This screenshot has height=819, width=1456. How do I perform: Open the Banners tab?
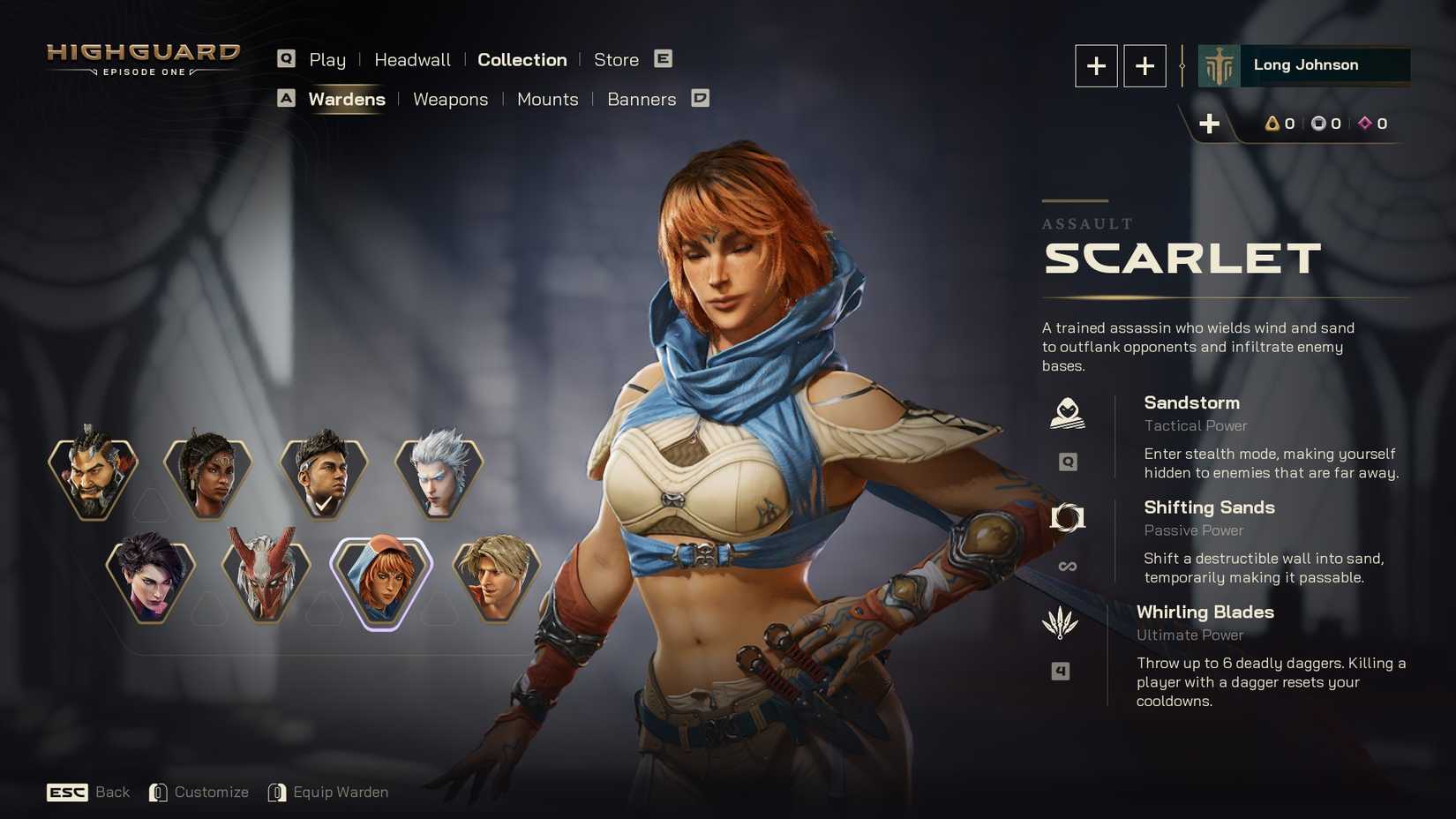point(642,100)
